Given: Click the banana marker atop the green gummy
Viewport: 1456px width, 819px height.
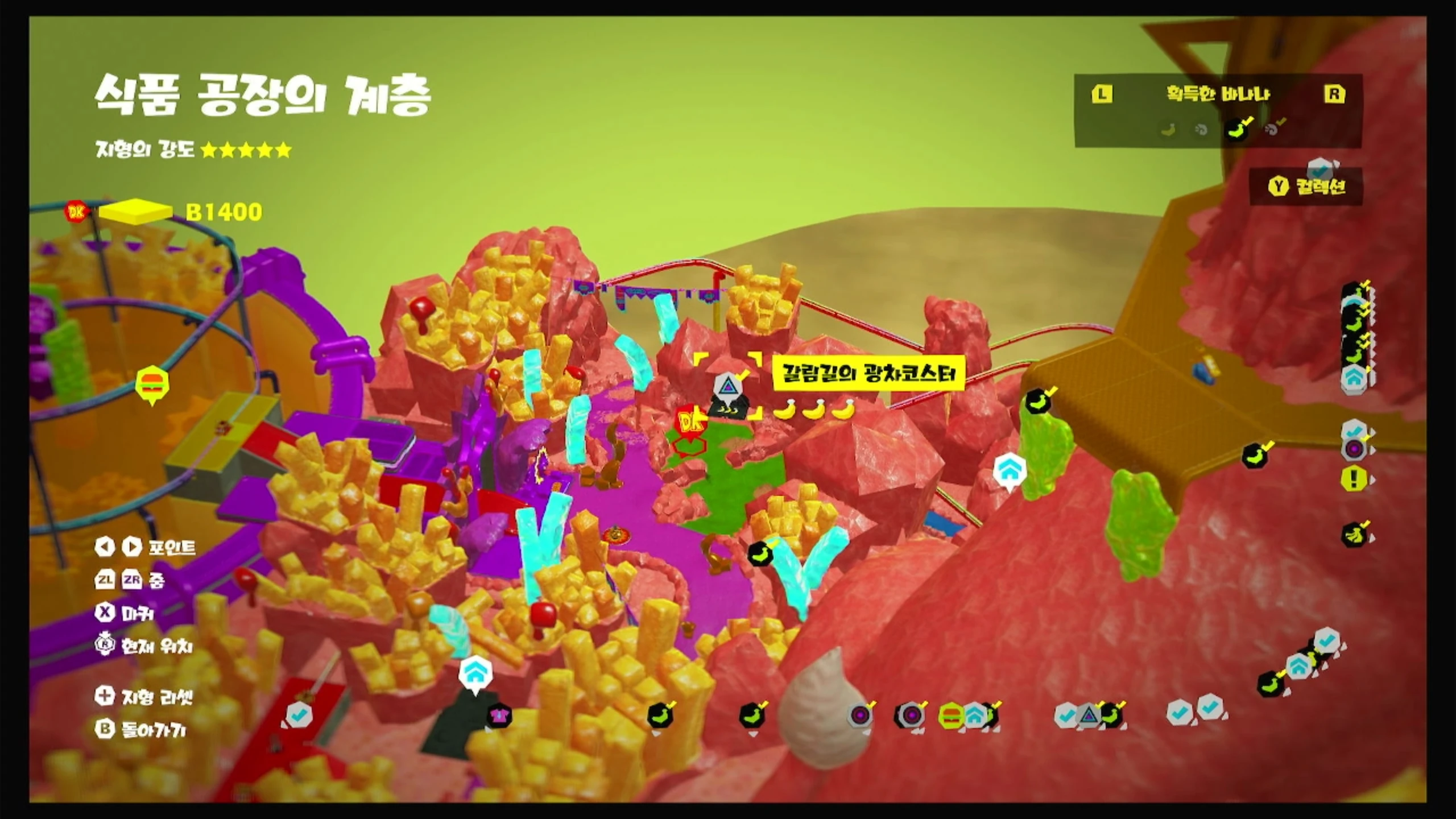Looking at the screenshot, I should click(x=1039, y=403).
